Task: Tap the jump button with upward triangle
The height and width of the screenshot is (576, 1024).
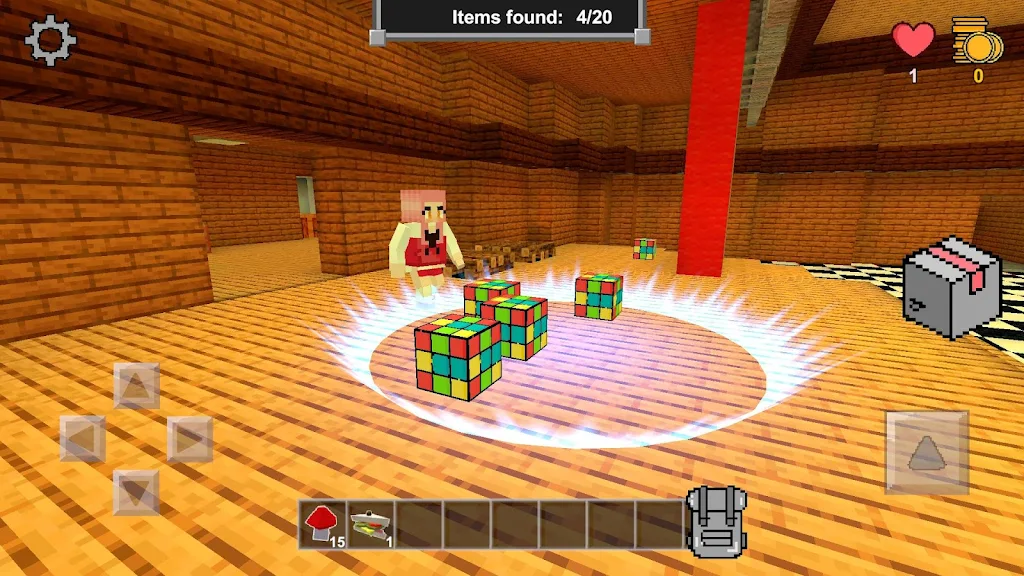Action: click(x=926, y=453)
